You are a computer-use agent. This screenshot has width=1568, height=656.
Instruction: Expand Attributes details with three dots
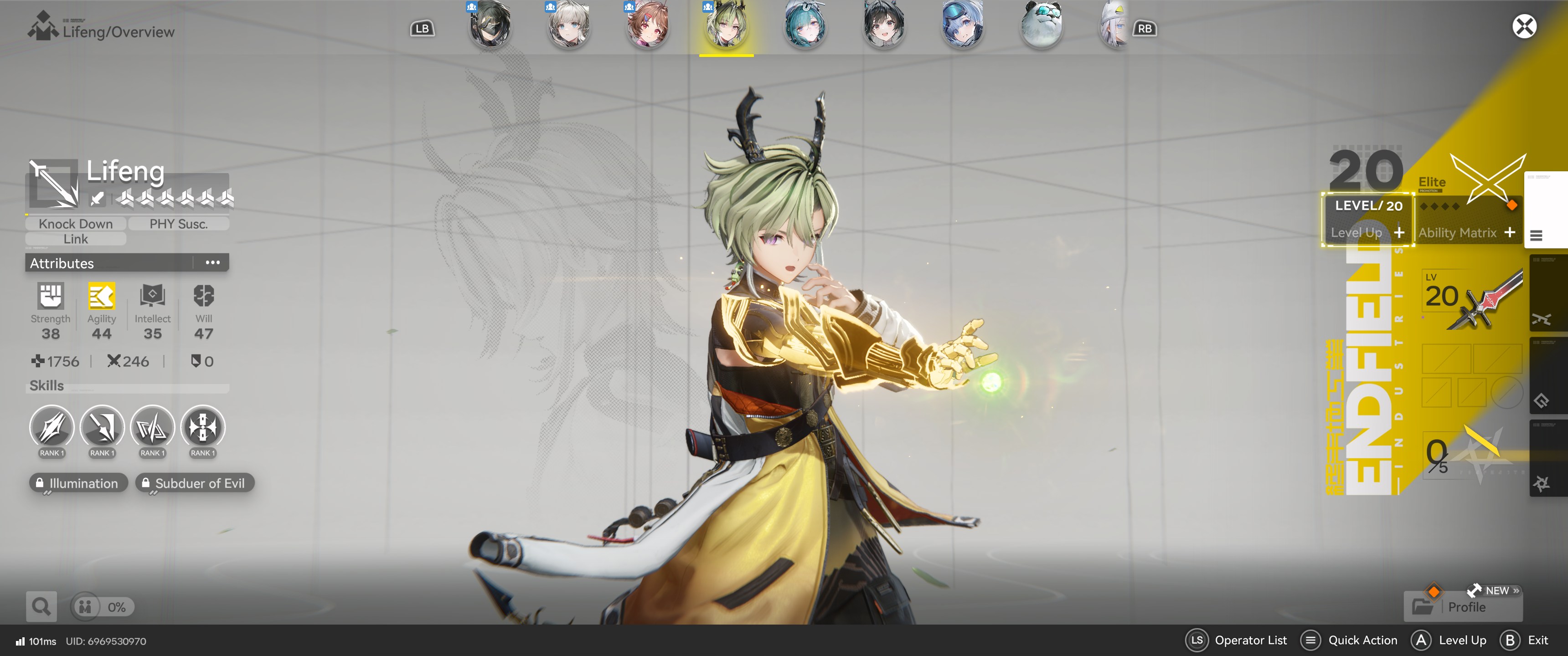tap(212, 263)
